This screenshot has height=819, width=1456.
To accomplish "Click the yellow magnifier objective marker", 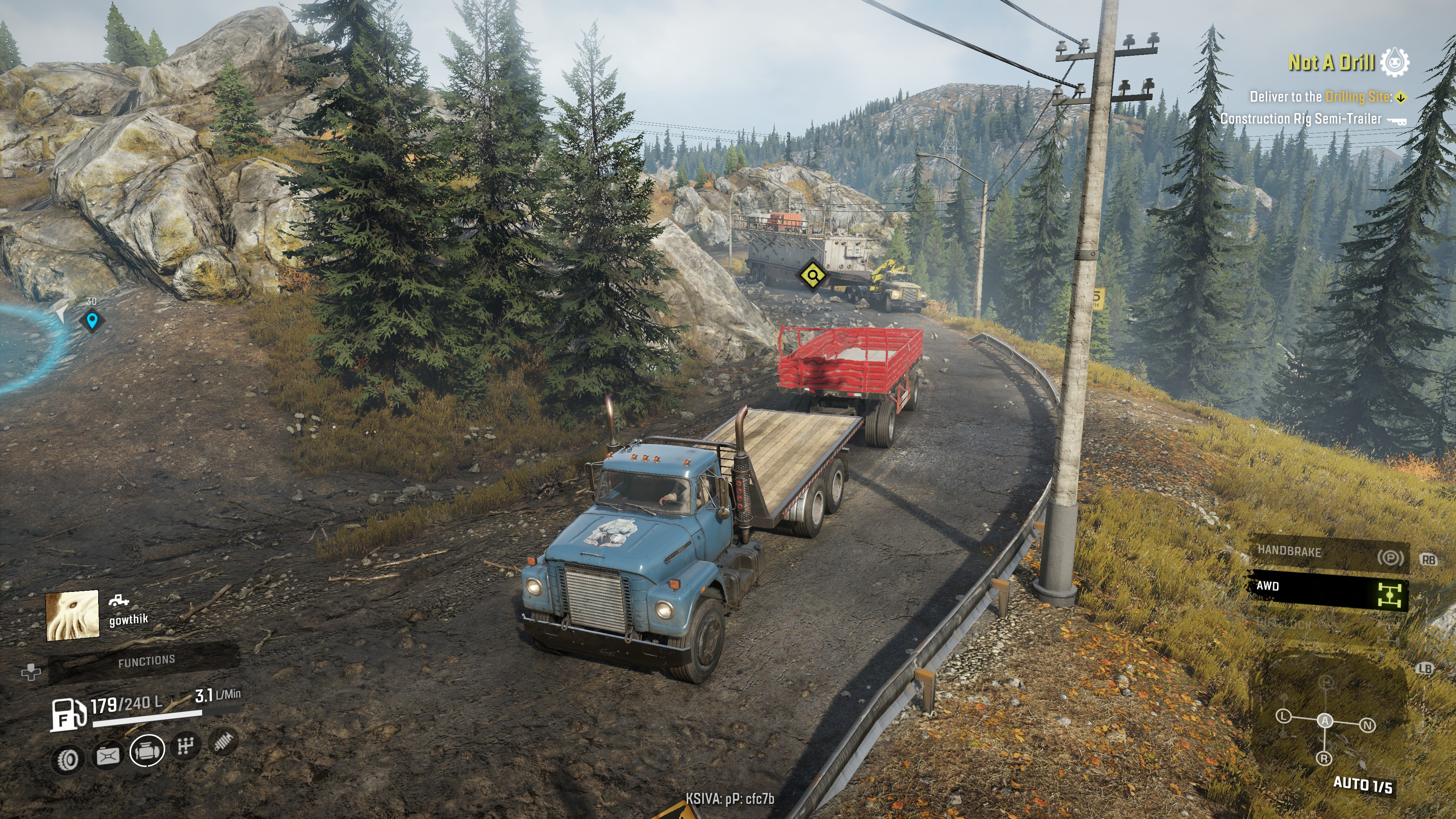I will coord(813,275).
